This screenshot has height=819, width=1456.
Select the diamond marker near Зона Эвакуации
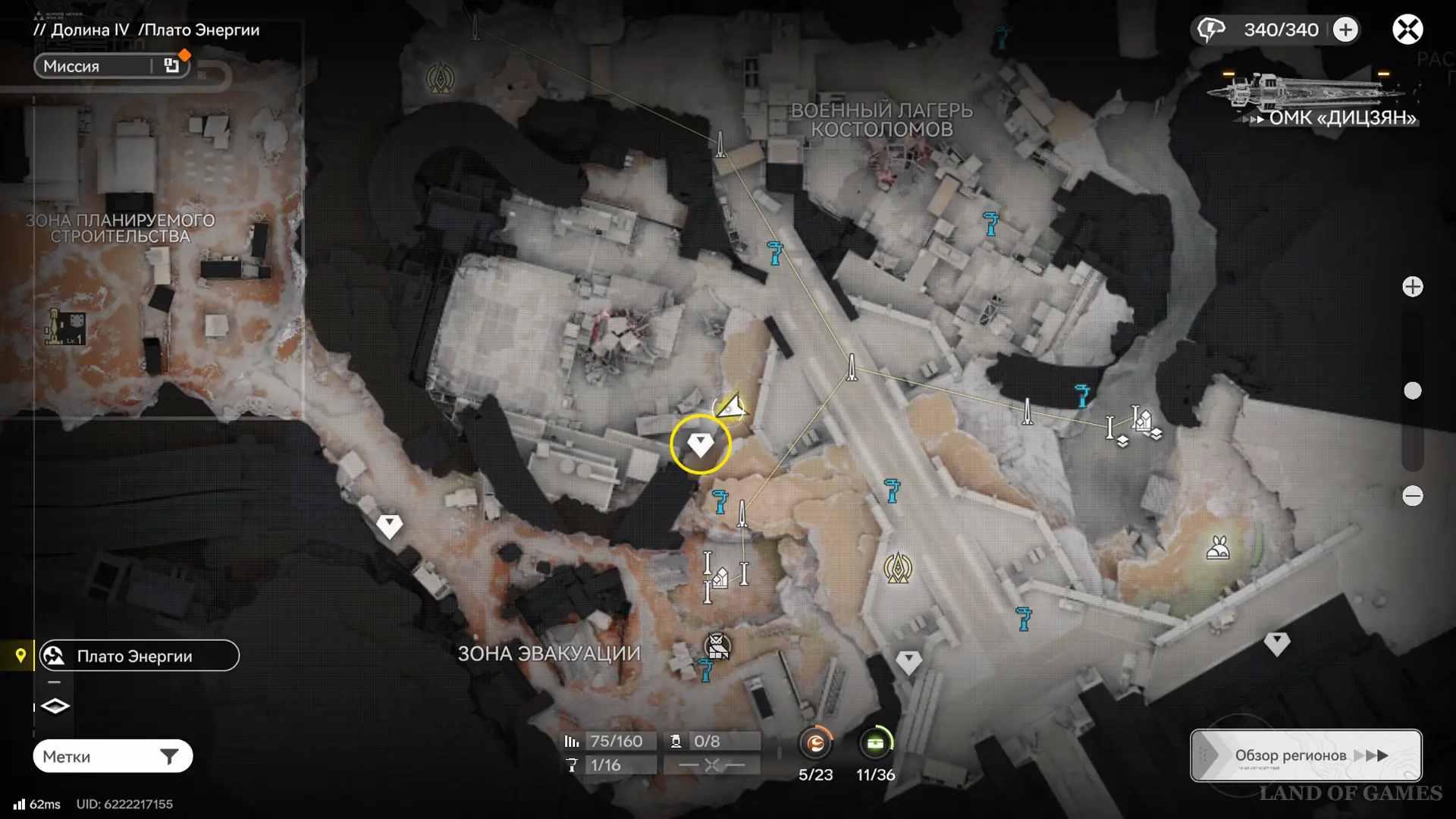[x=389, y=526]
